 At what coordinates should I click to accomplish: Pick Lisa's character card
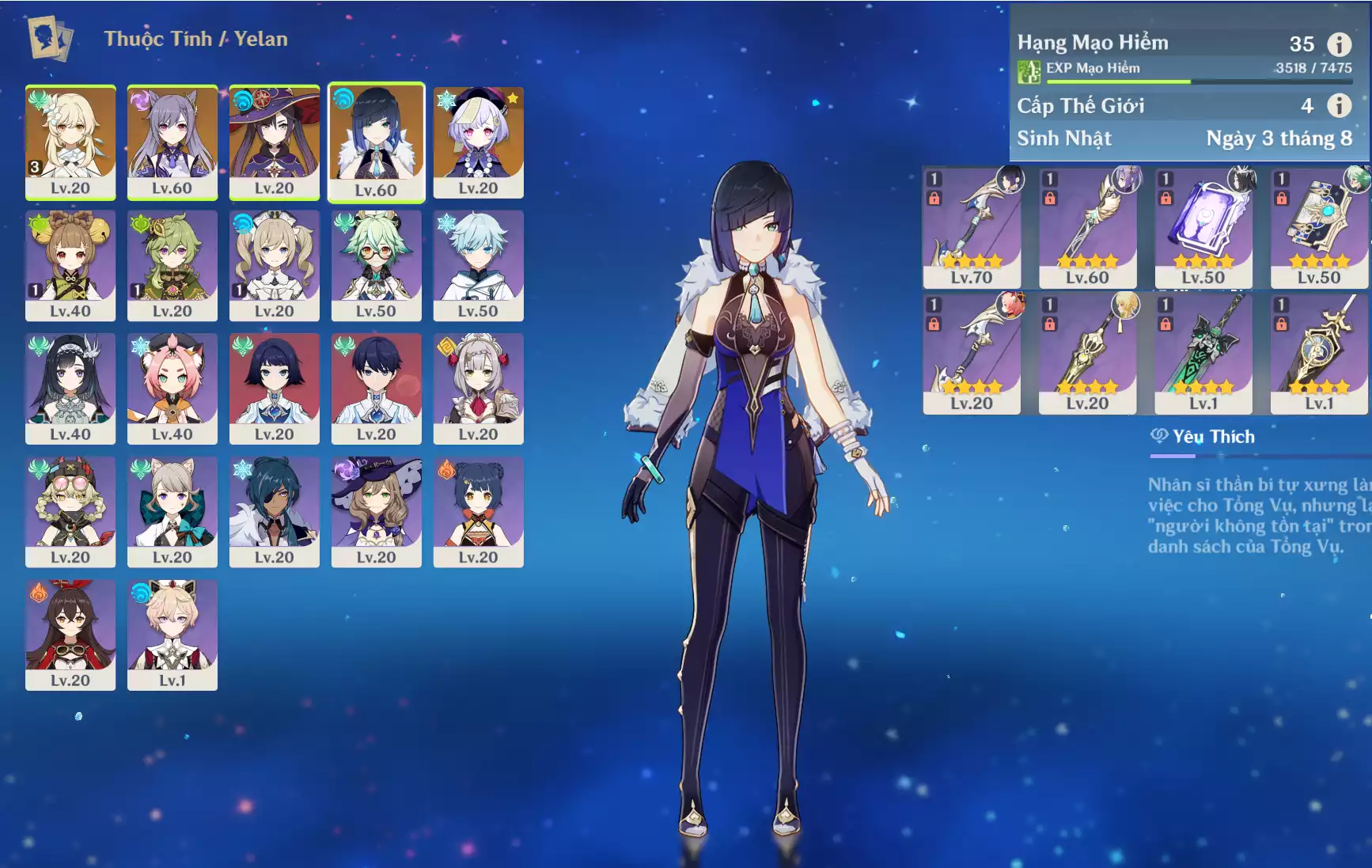[376, 511]
